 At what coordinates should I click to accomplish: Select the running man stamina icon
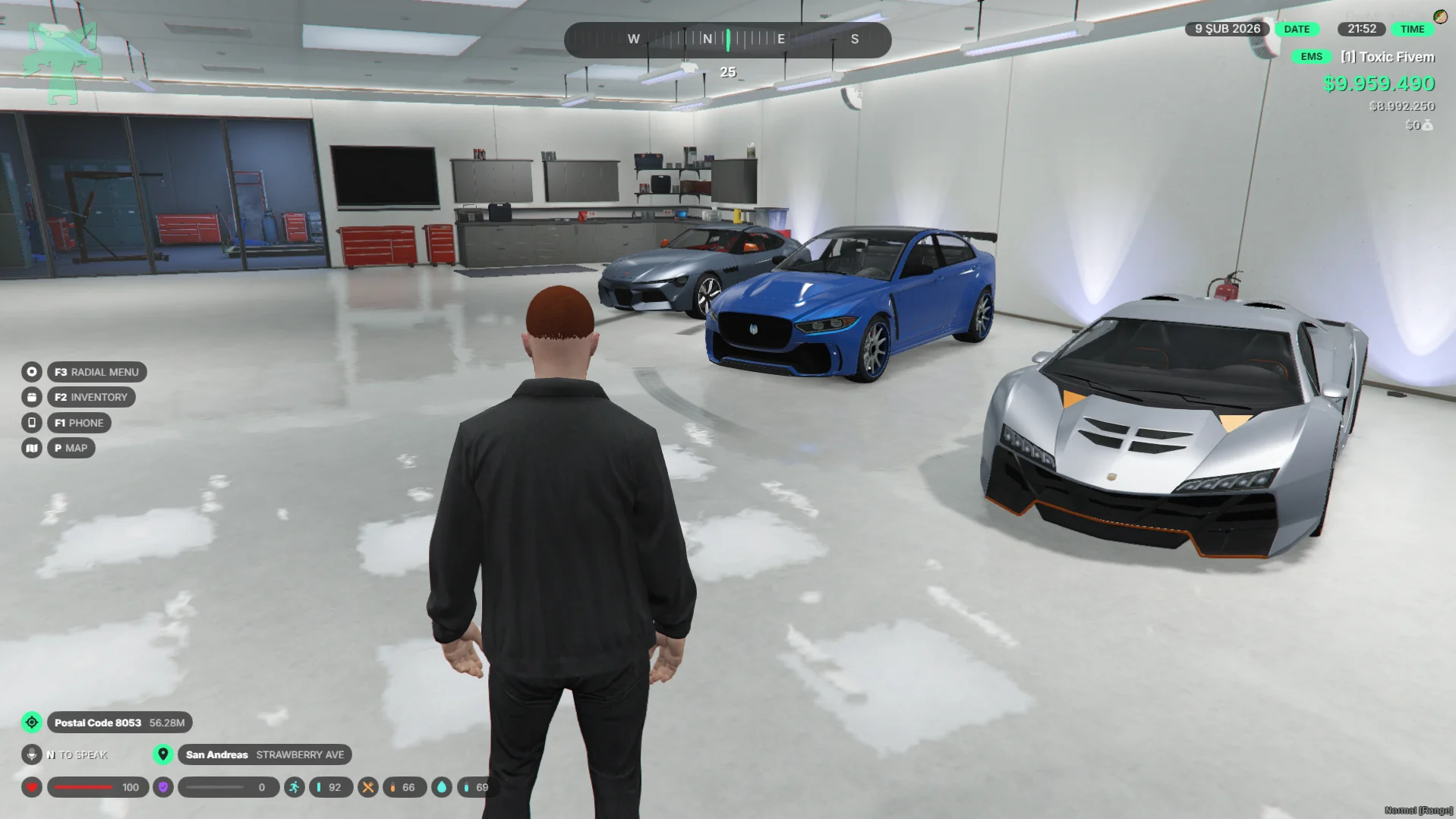point(294,787)
